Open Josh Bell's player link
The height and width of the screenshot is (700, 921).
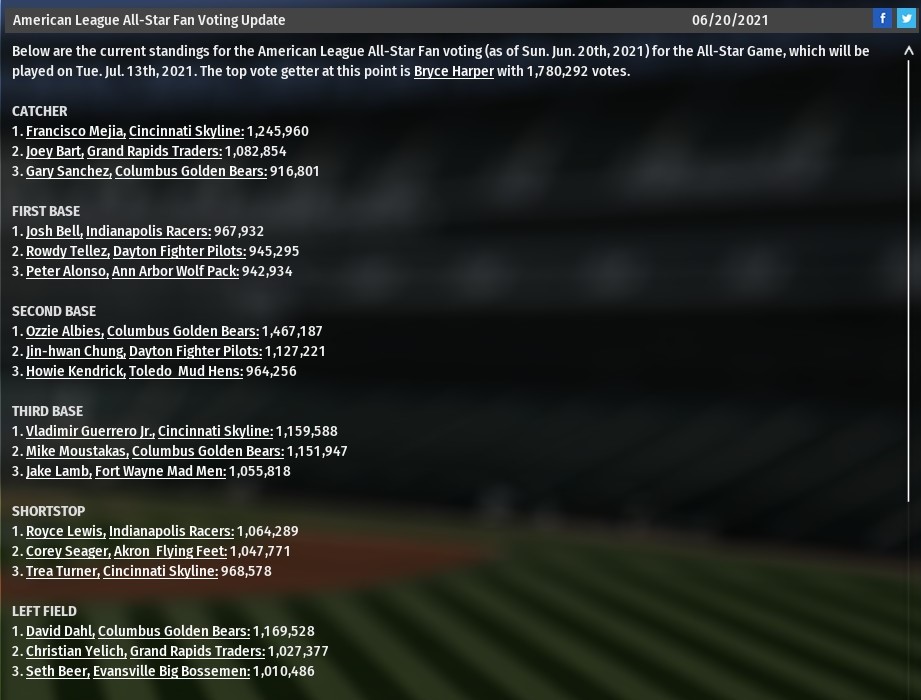(54, 231)
